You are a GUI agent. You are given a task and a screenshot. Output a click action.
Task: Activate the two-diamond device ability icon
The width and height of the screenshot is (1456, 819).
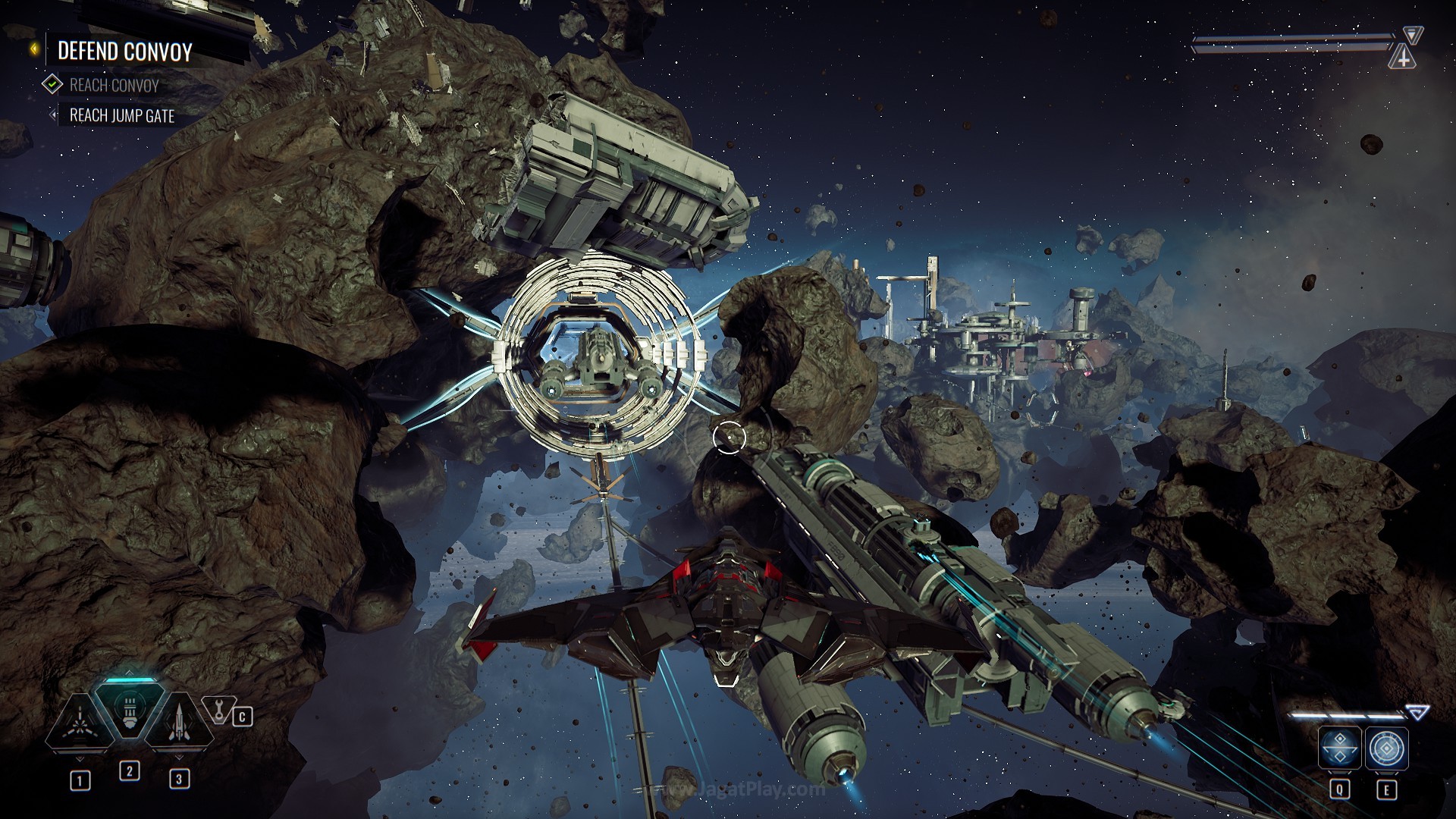(x=1339, y=749)
